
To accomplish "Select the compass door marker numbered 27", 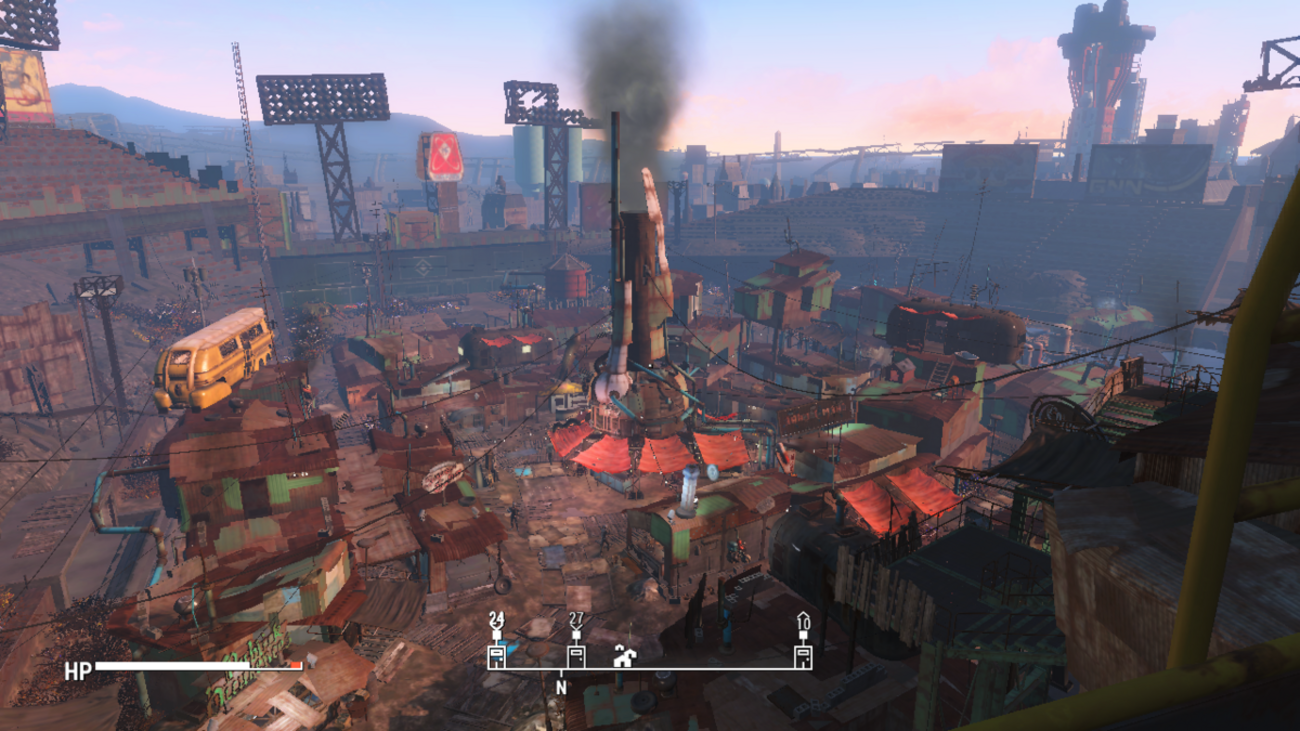I will point(576,655).
